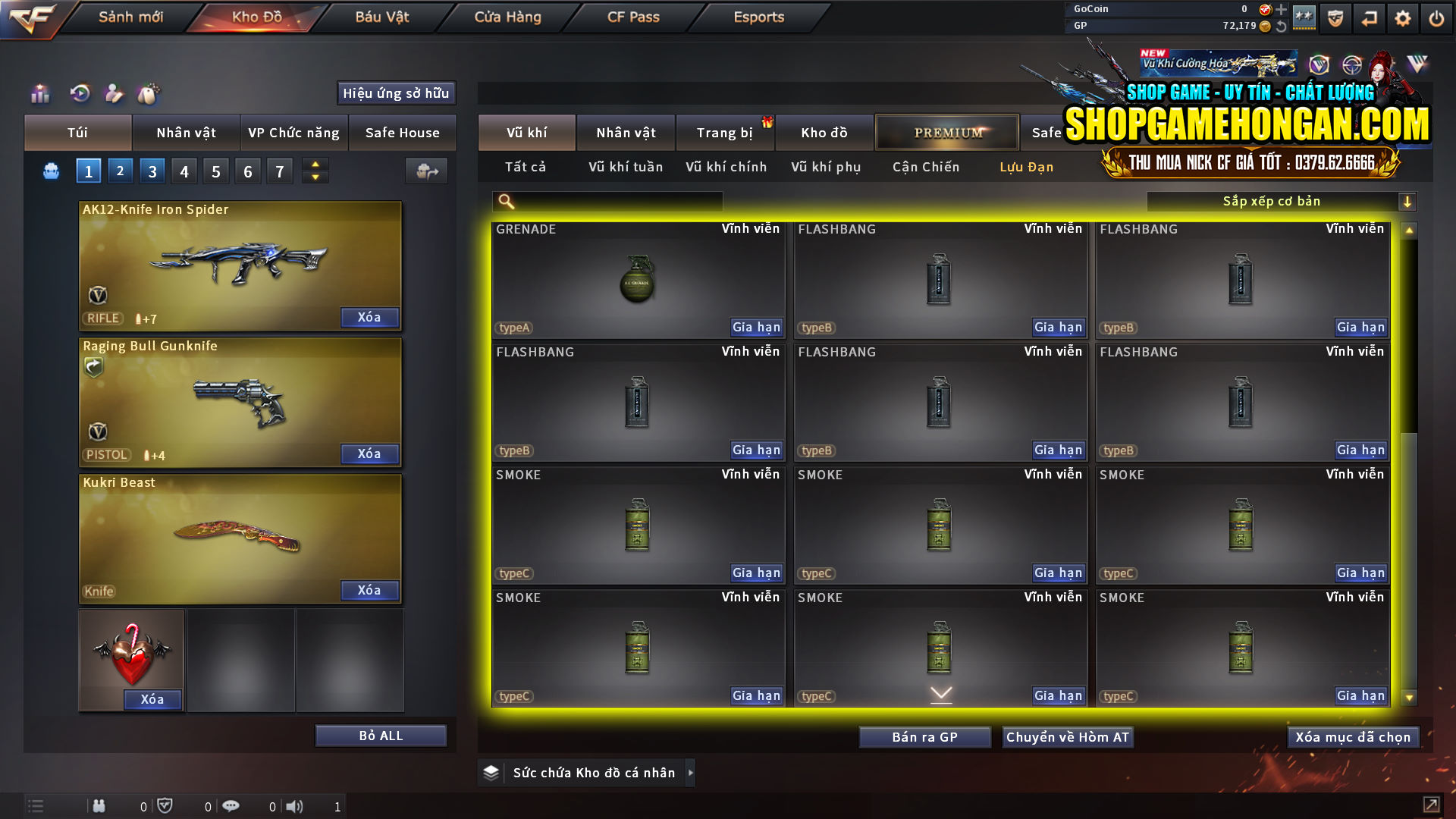The height and width of the screenshot is (819, 1456).
Task: Click the dog tags icon in the inventory toolbar
Action: (x=149, y=93)
